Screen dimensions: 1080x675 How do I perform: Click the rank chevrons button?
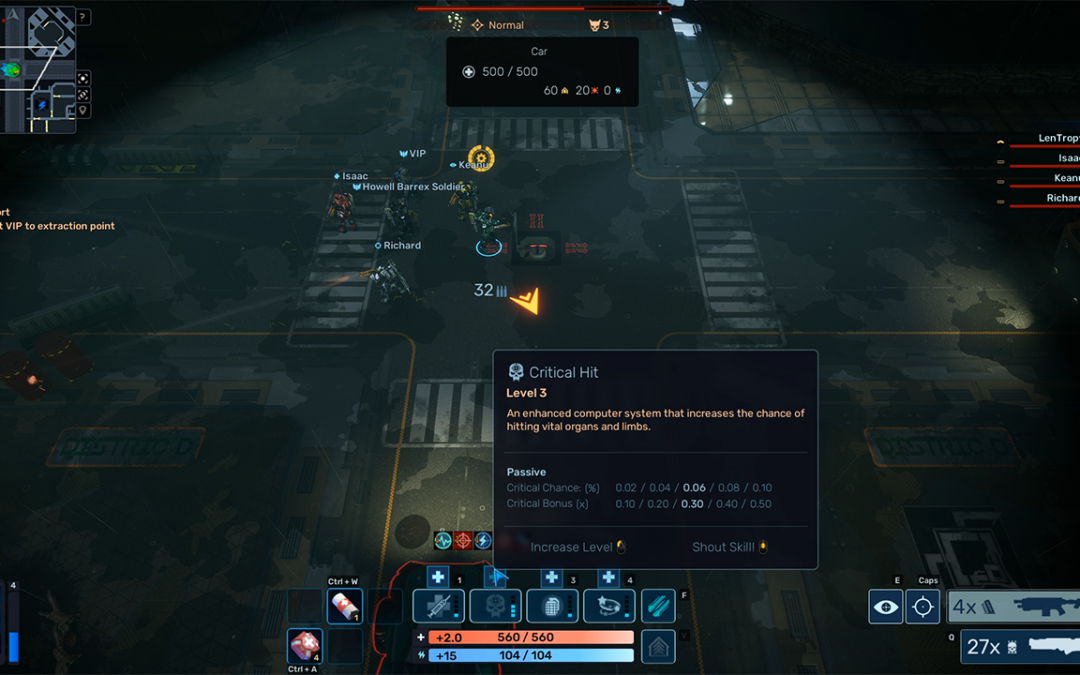pyautogui.click(x=658, y=646)
